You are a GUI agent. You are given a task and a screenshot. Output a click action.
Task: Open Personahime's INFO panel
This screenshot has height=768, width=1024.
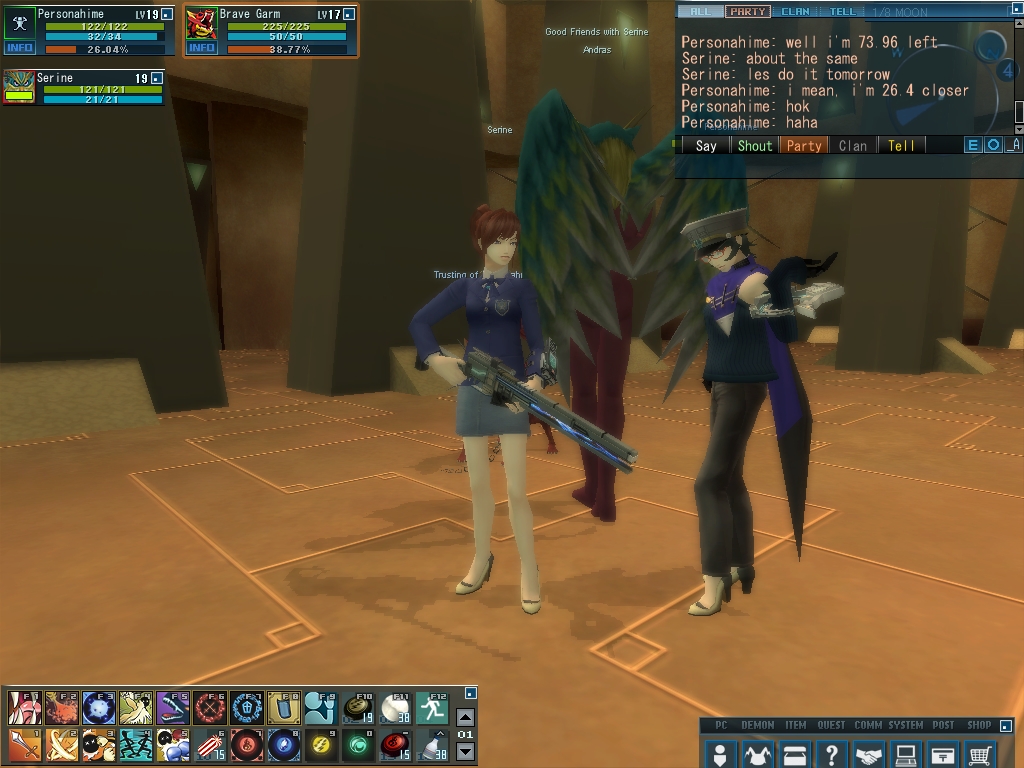point(19,48)
